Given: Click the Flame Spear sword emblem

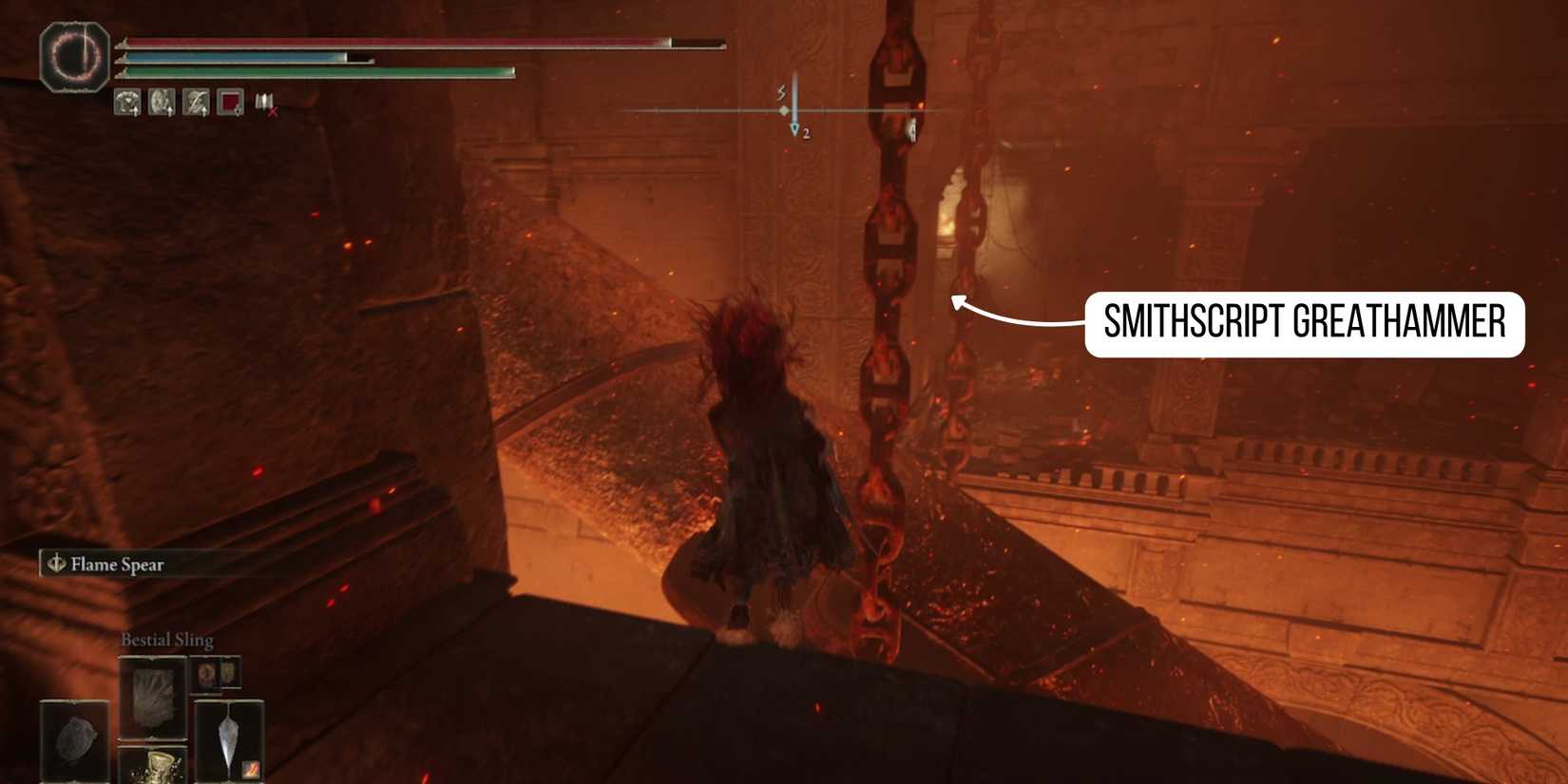Looking at the screenshot, I should (55, 564).
